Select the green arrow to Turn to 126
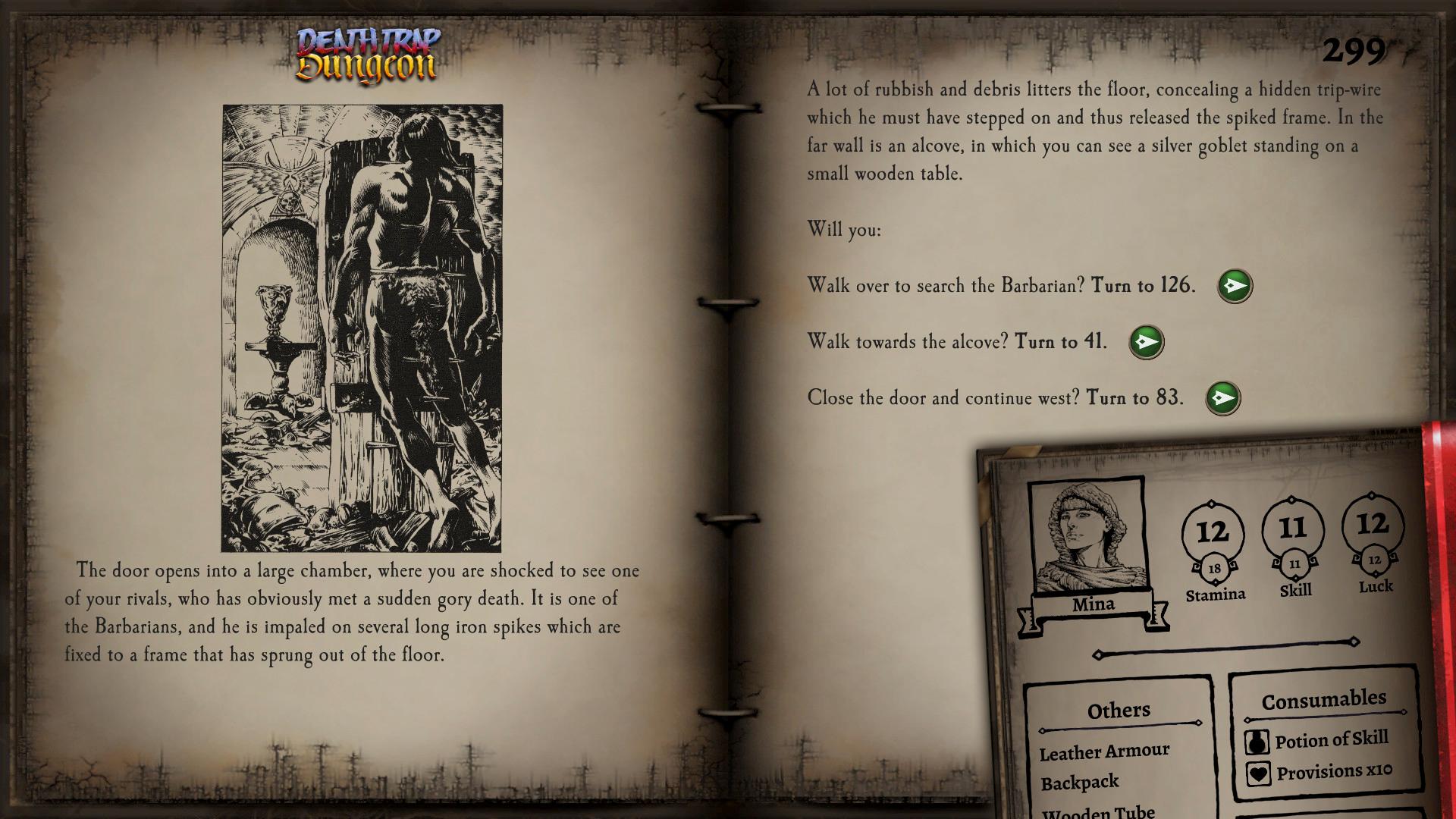 [x=1234, y=285]
